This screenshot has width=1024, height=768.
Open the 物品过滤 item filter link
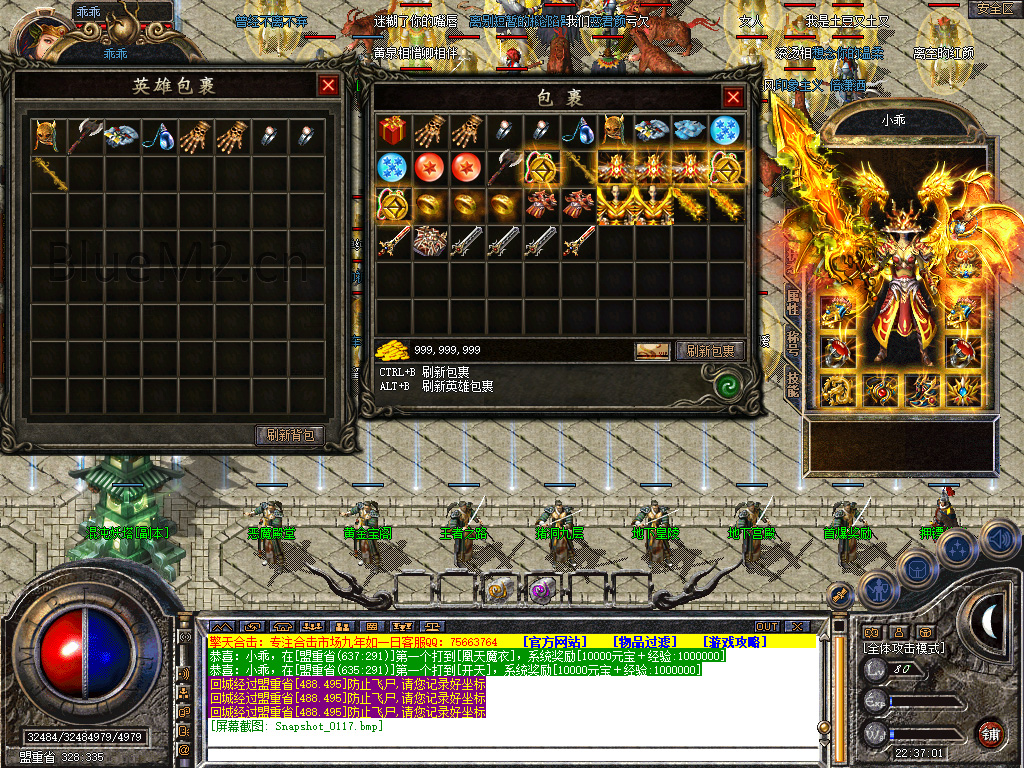coord(644,641)
